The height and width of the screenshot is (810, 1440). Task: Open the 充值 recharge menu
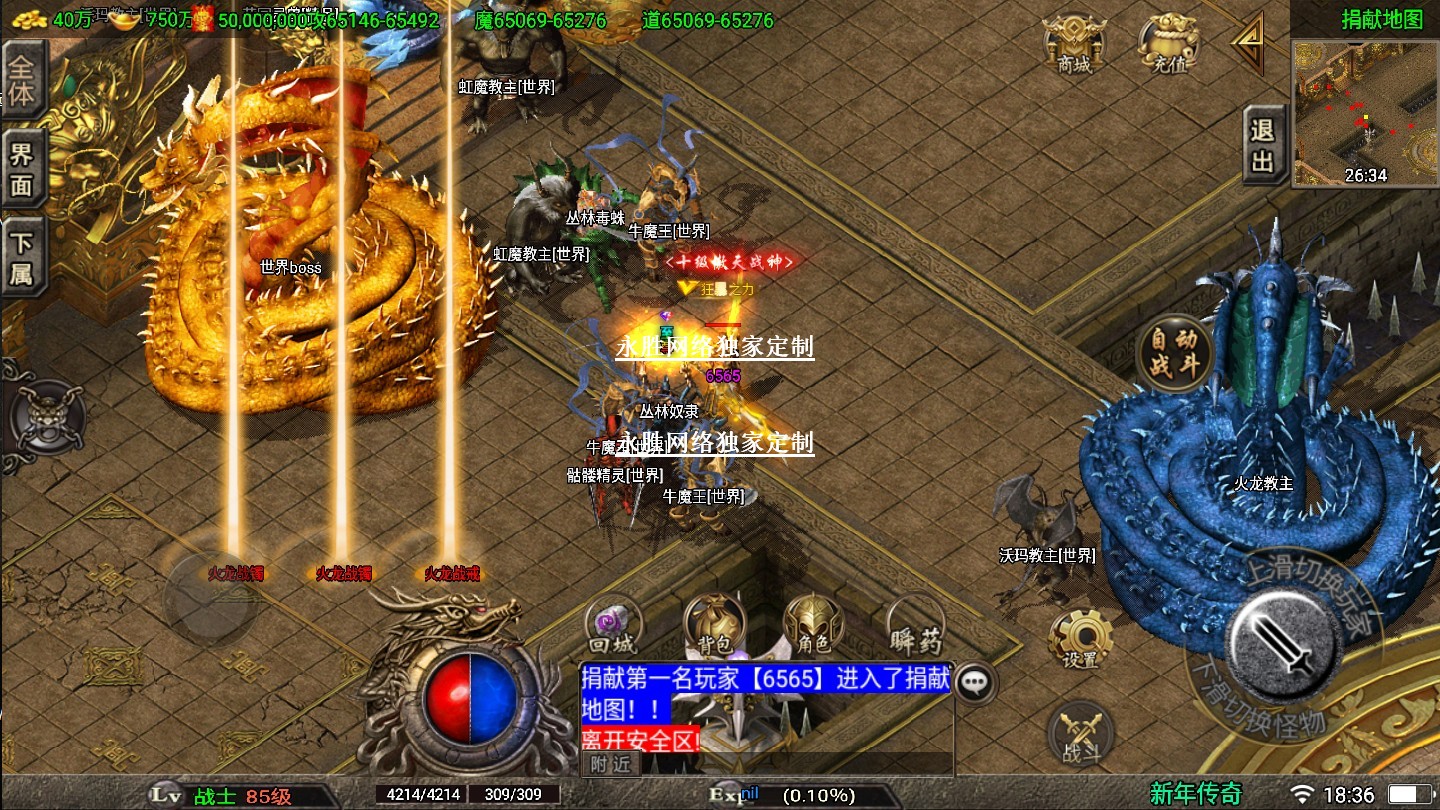pos(1169,45)
